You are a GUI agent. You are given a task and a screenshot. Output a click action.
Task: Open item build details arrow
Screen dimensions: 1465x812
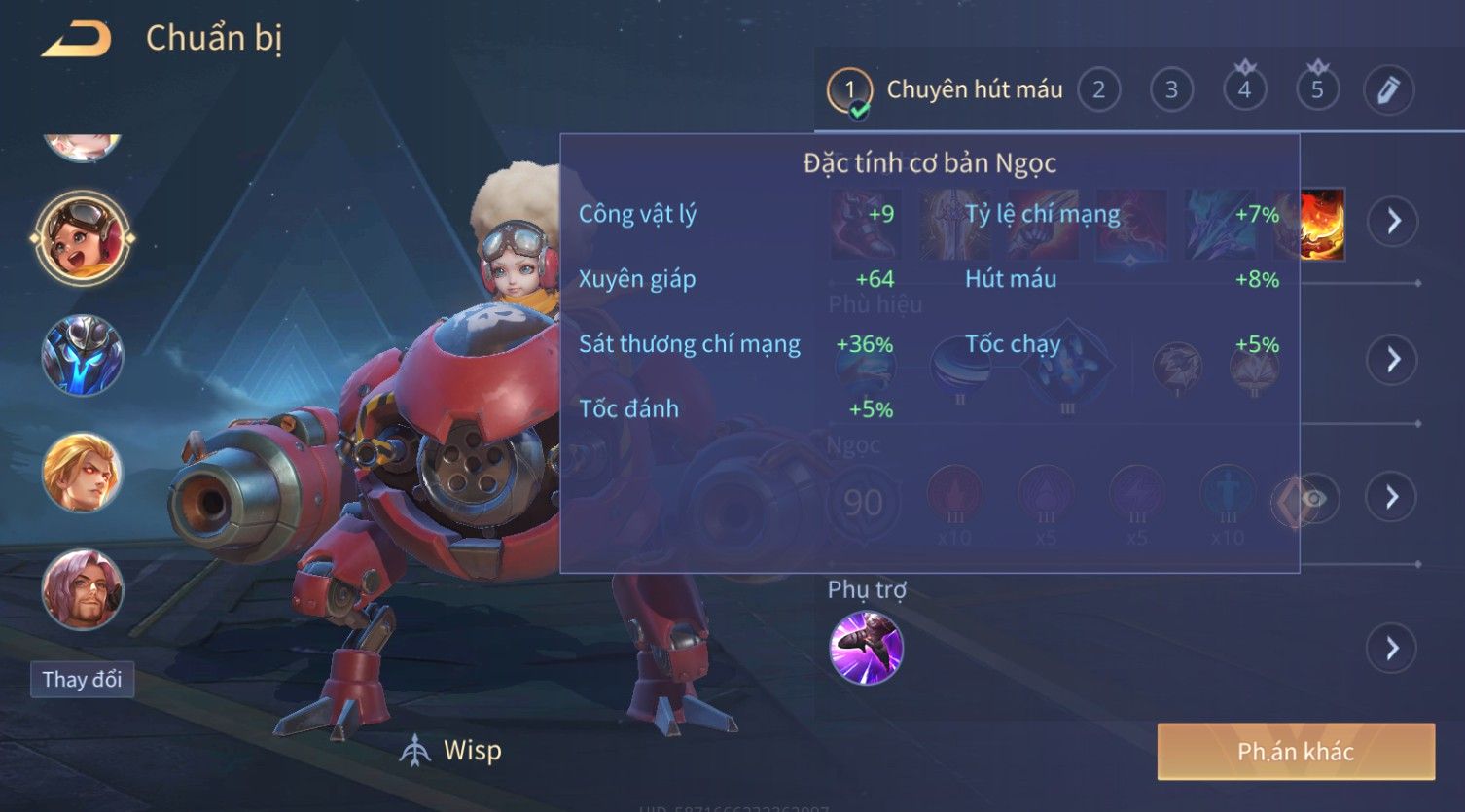pyautogui.click(x=1393, y=222)
